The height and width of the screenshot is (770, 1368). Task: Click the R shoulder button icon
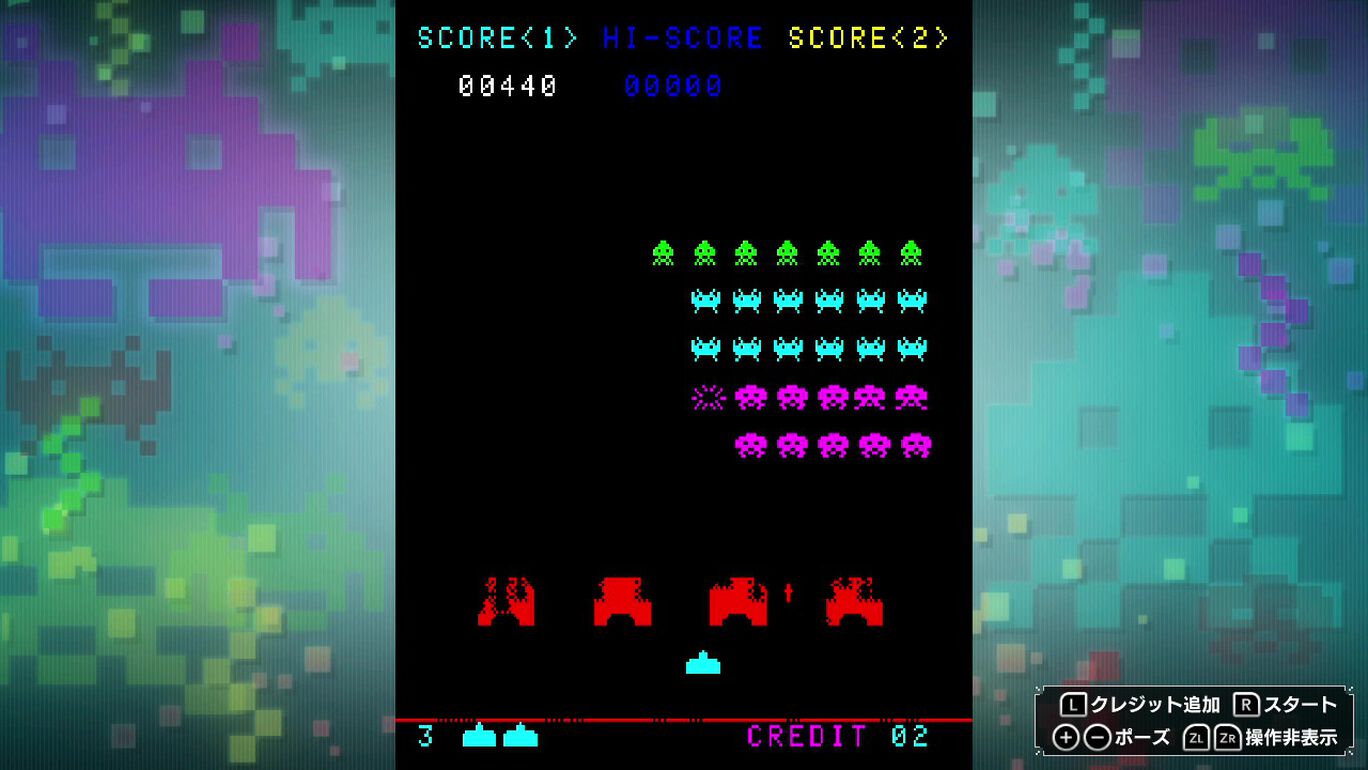tap(1245, 704)
